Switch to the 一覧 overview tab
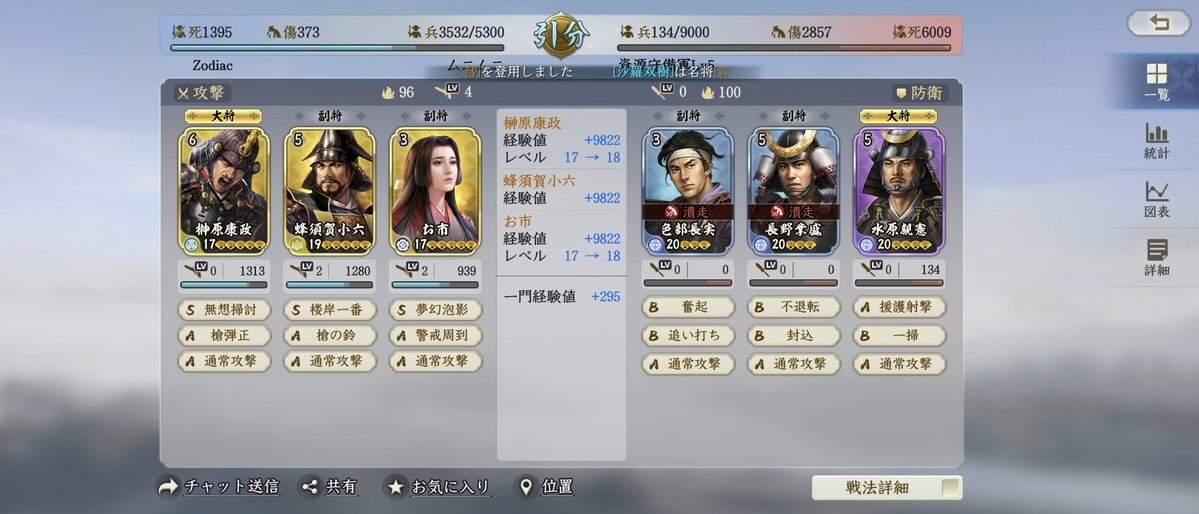 coord(1156,82)
